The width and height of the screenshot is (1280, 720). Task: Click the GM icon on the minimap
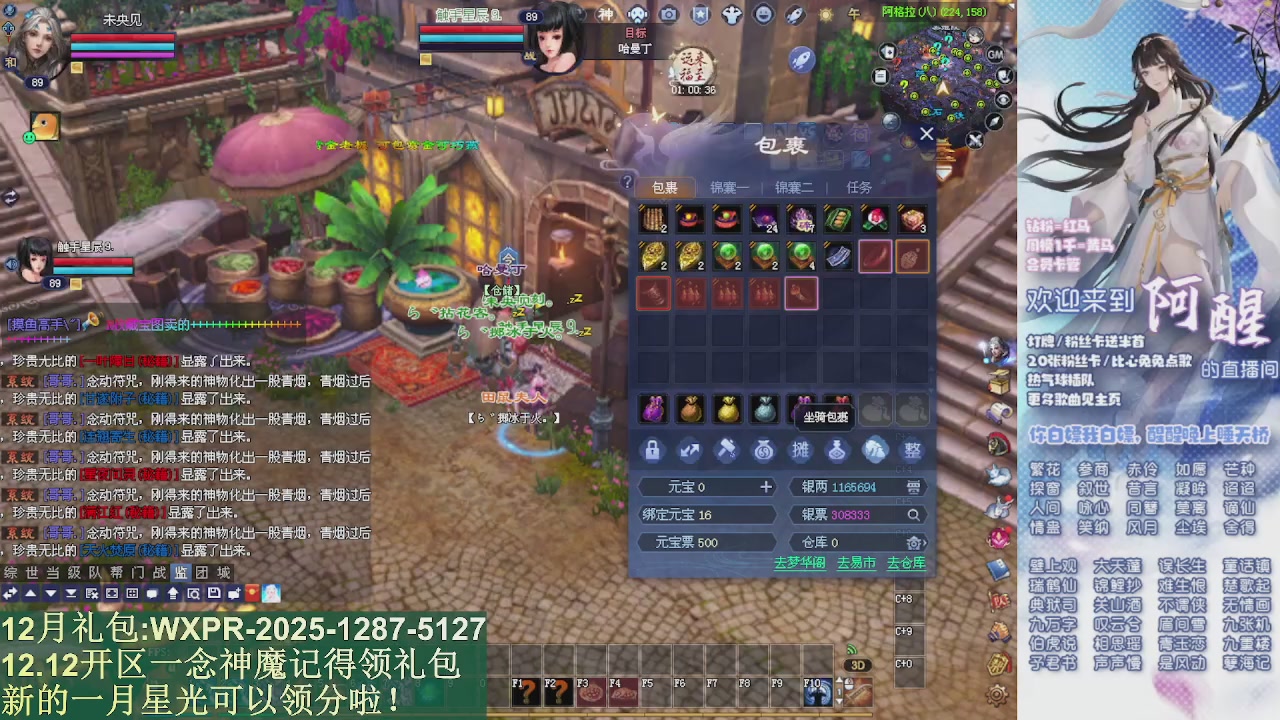995,54
